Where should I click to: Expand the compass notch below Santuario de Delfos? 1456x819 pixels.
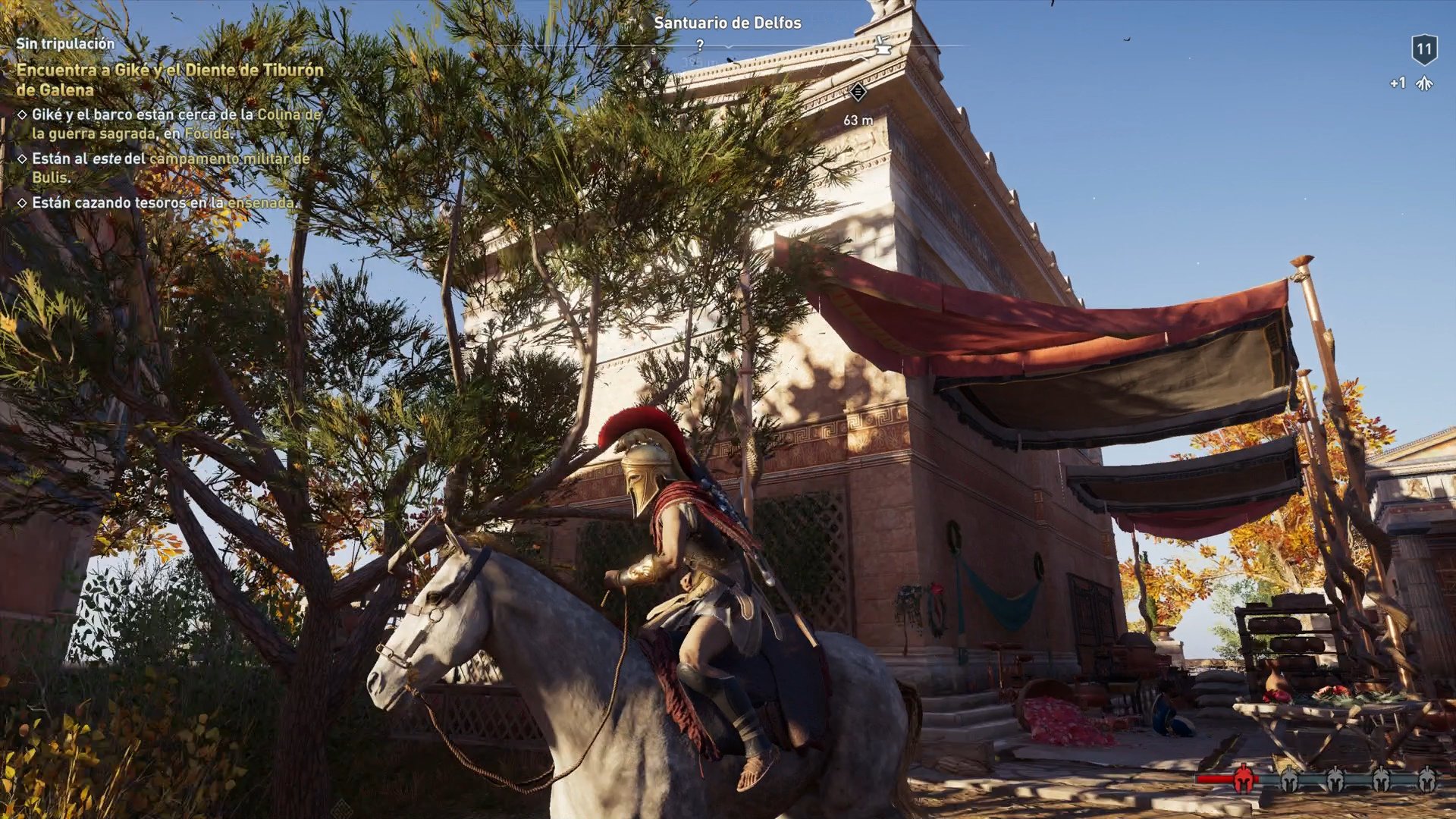(x=728, y=47)
